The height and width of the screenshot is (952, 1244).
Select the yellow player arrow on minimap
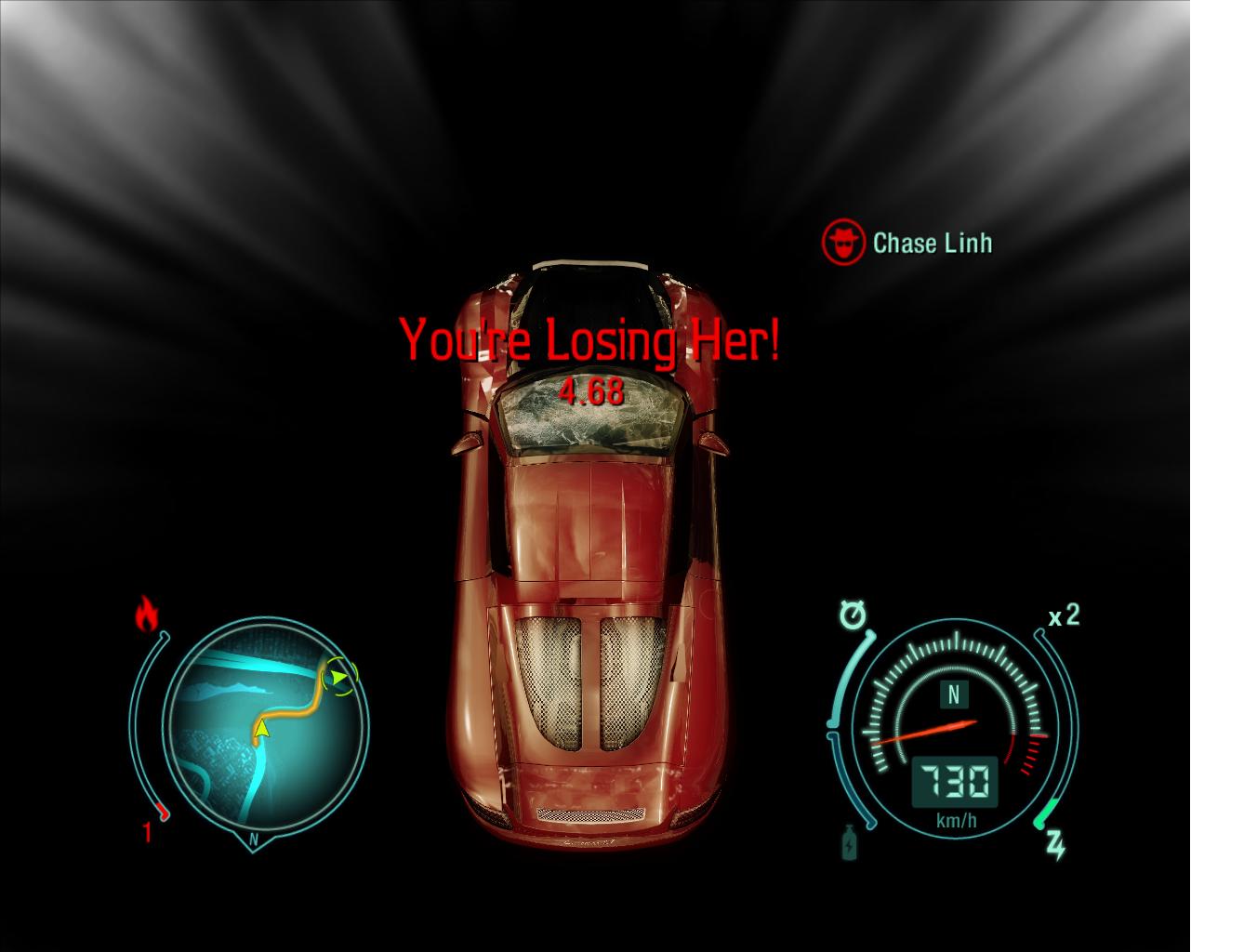[x=262, y=728]
